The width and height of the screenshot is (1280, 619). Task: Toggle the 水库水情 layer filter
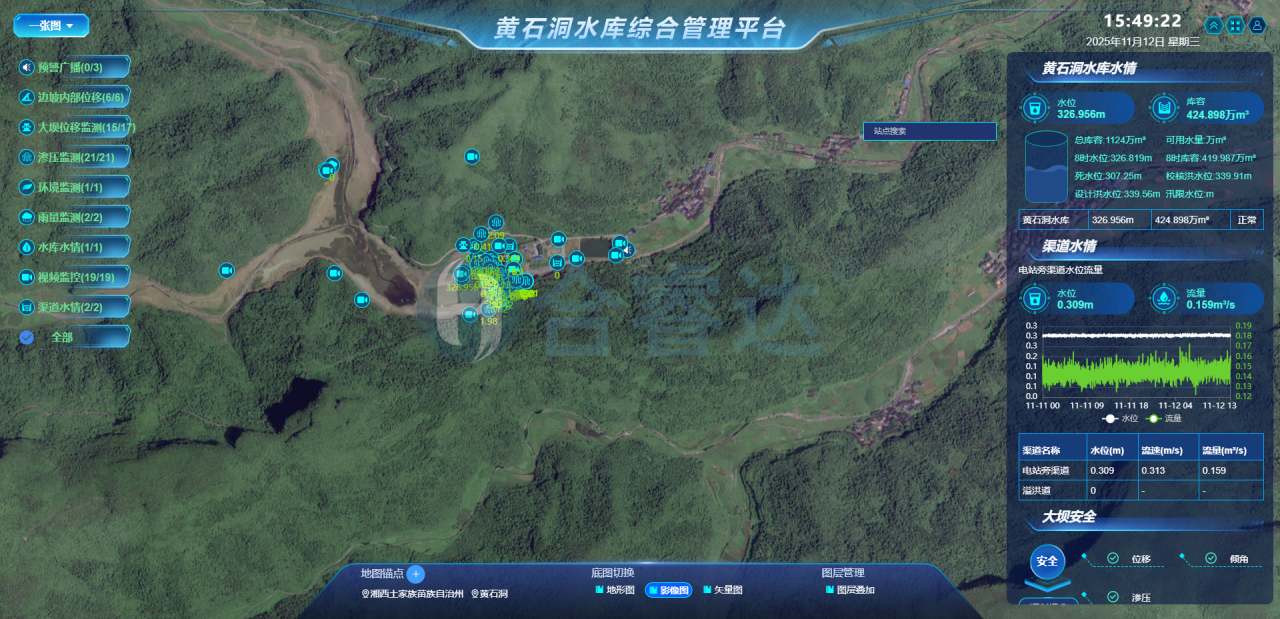[x=73, y=247]
